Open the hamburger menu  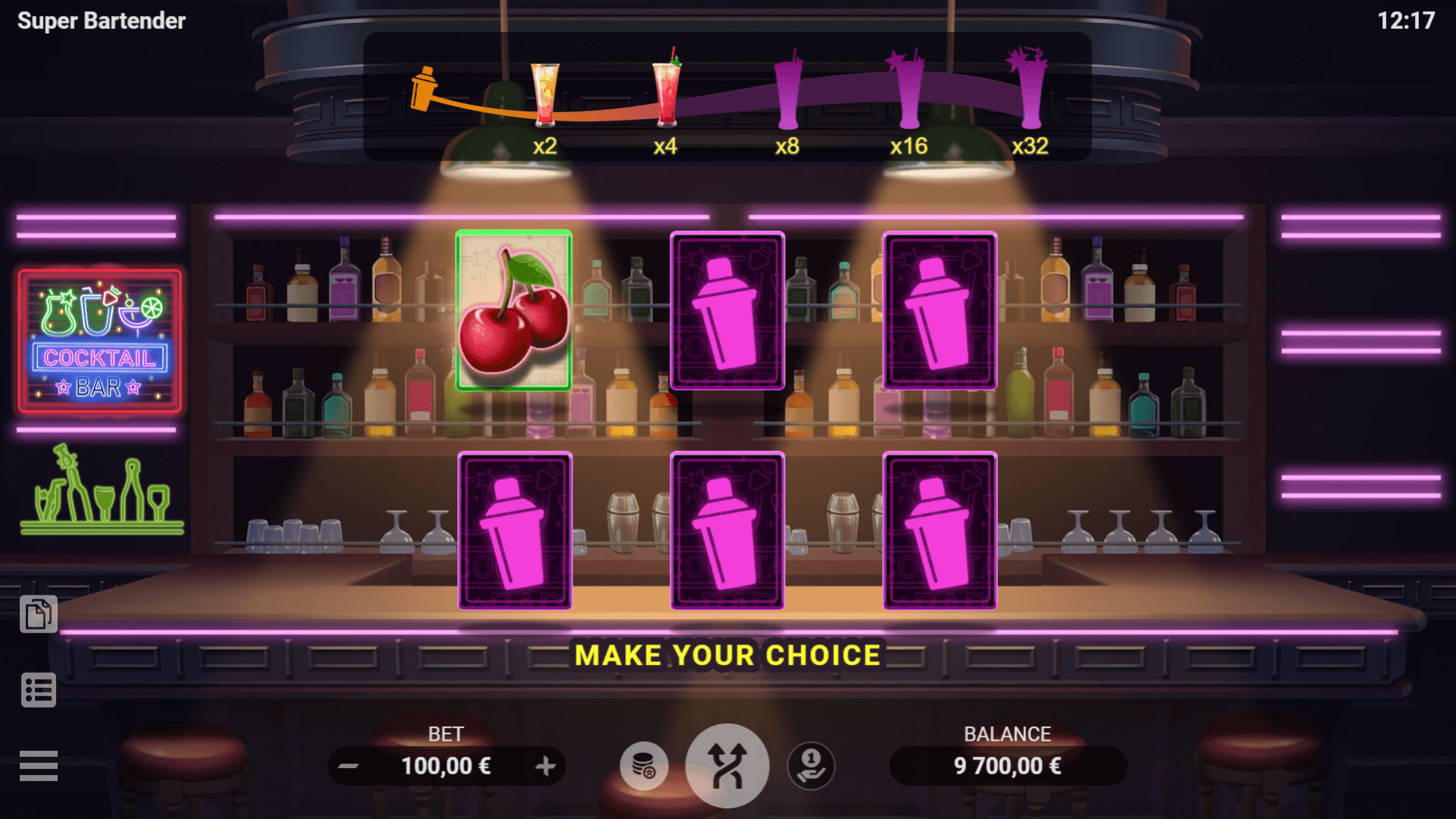(x=39, y=766)
